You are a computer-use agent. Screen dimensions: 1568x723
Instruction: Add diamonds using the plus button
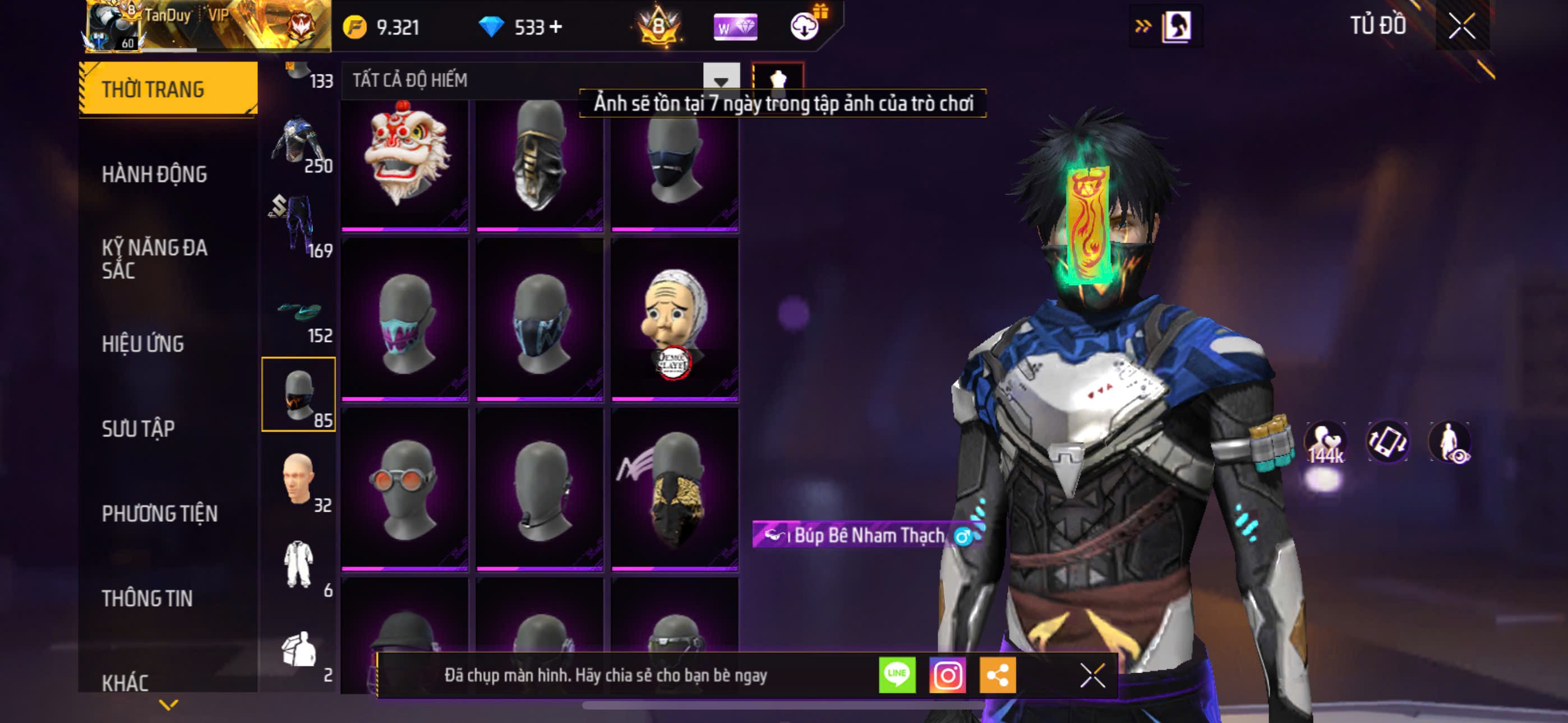556,27
